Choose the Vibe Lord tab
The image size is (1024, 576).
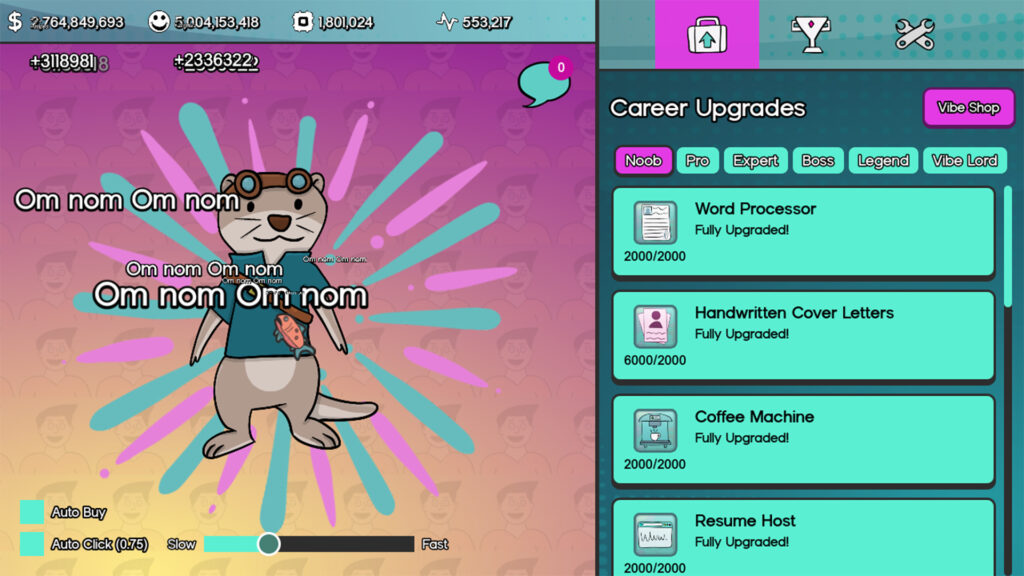point(965,161)
